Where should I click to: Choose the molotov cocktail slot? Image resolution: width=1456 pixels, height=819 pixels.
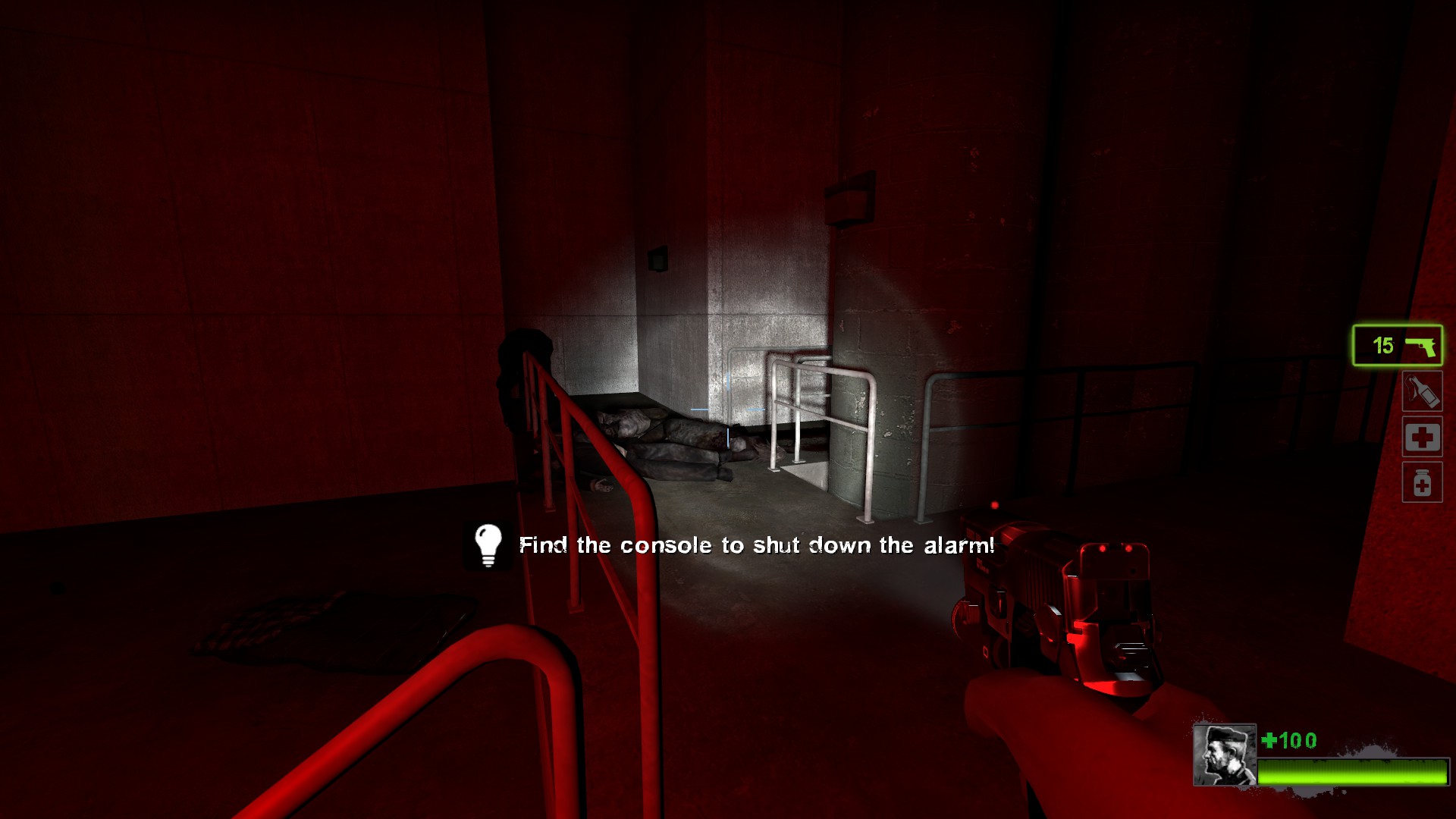pyautogui.click(x=1422, y=392)
